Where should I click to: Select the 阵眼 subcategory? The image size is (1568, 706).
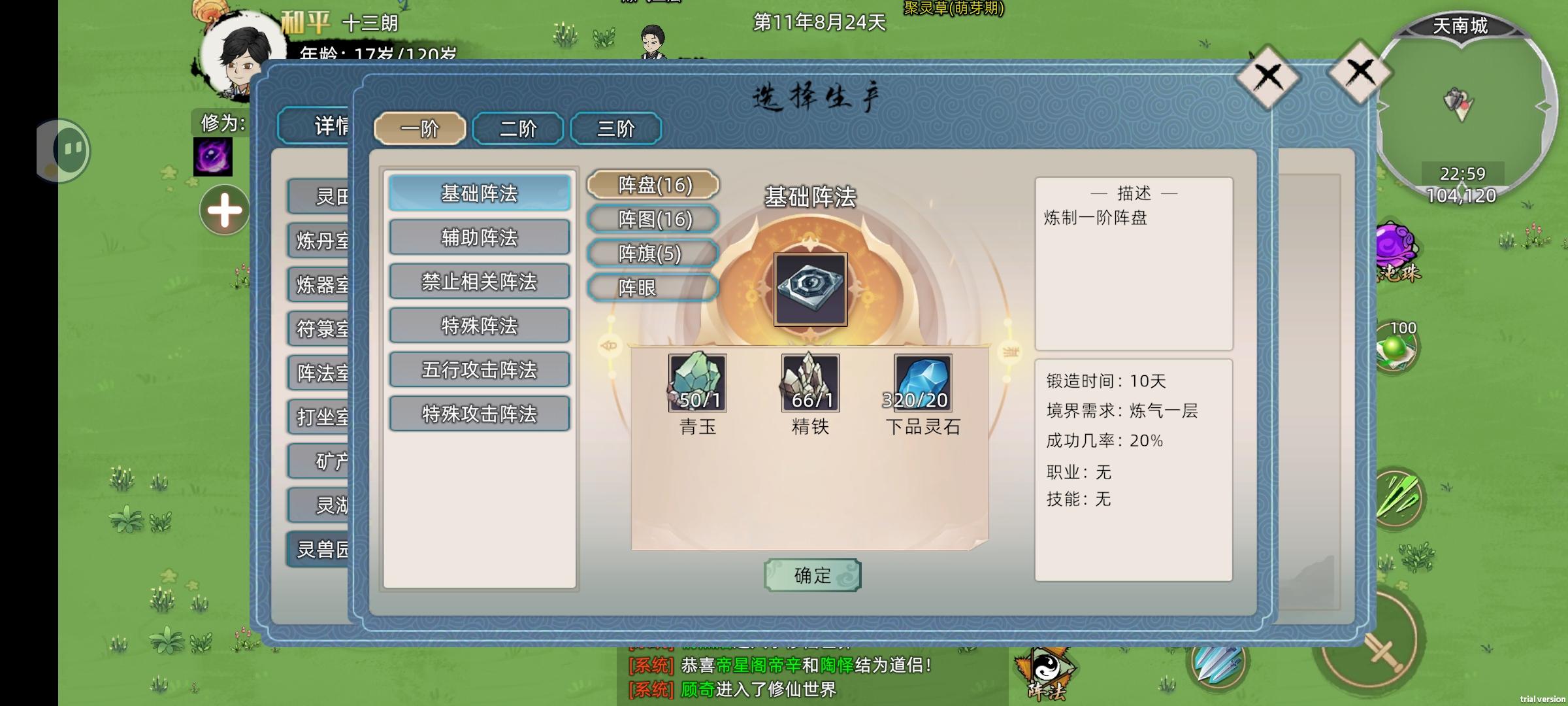tap(653, 288)
